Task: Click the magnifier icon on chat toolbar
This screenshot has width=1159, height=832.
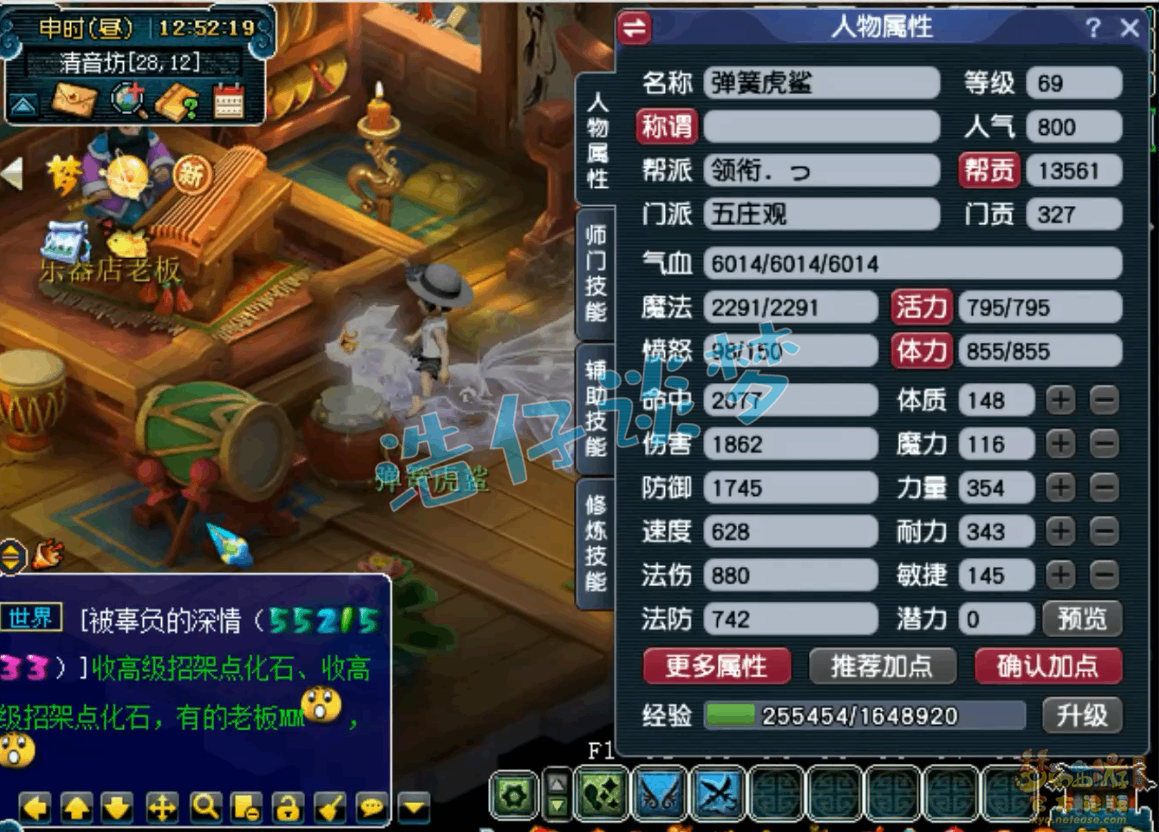Action: coord(206,806)
